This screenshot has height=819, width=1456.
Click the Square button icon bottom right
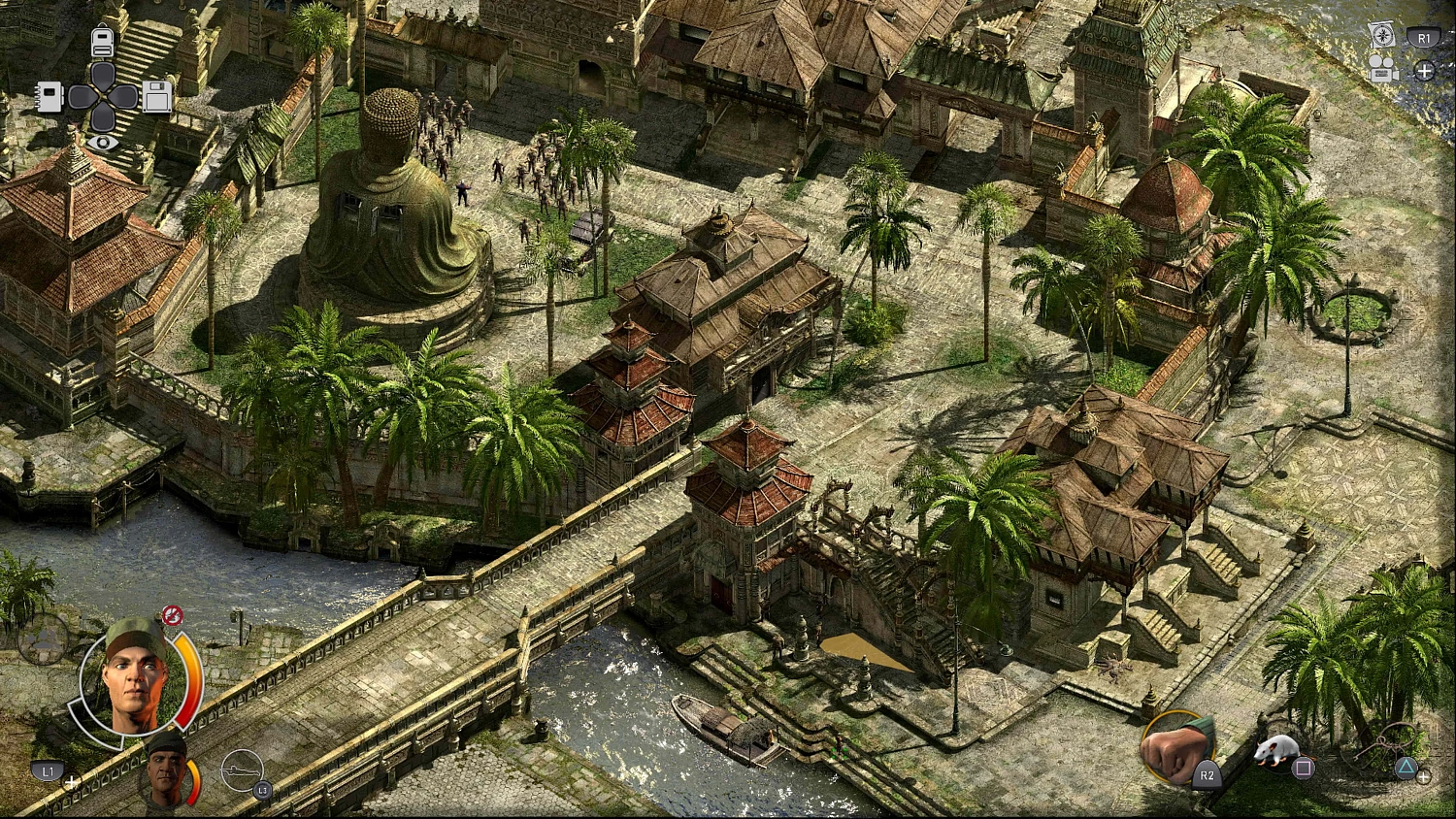click(x=1302, y=767)
